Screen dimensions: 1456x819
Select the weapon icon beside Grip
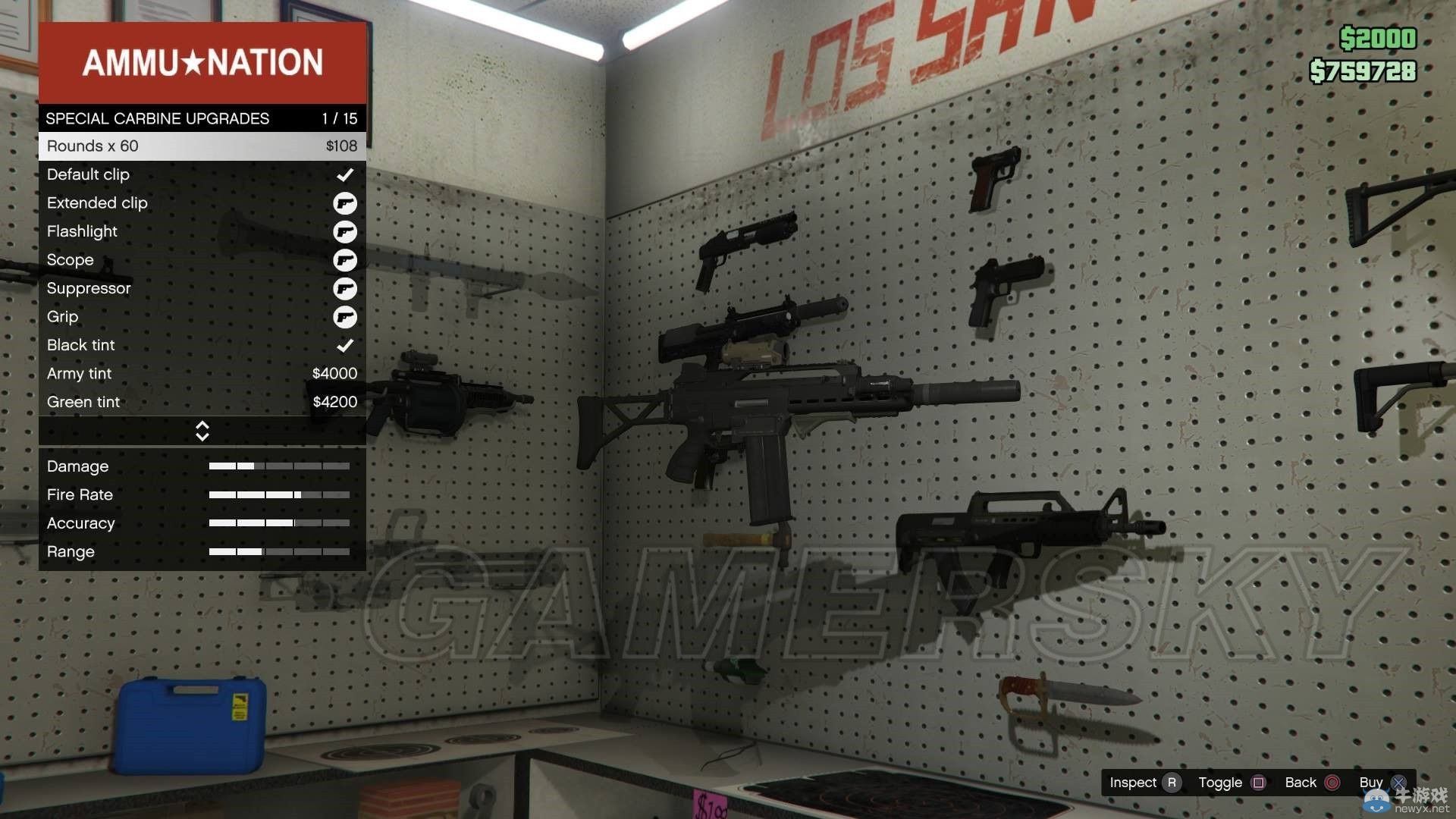tap(347, 317)
